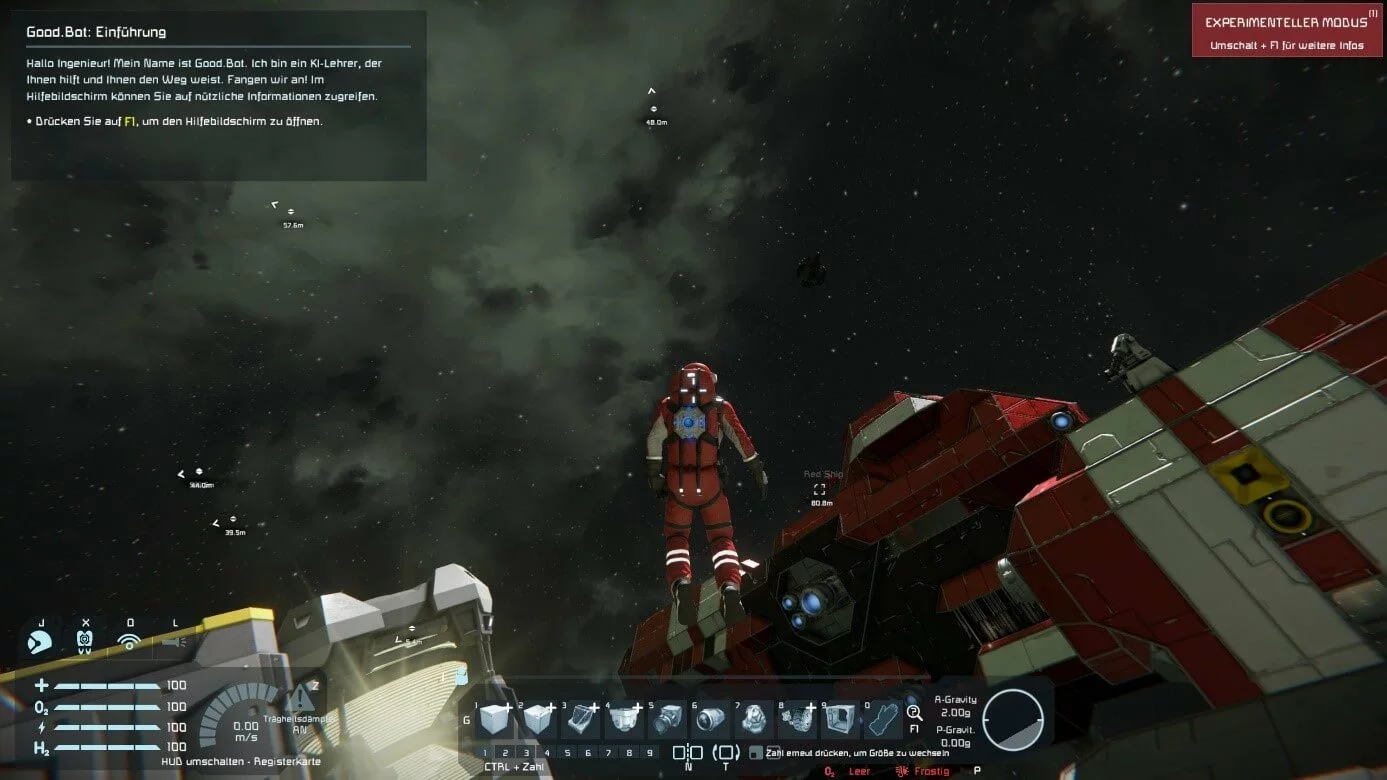Pick the camera block in slot 5

coord(666,719)
